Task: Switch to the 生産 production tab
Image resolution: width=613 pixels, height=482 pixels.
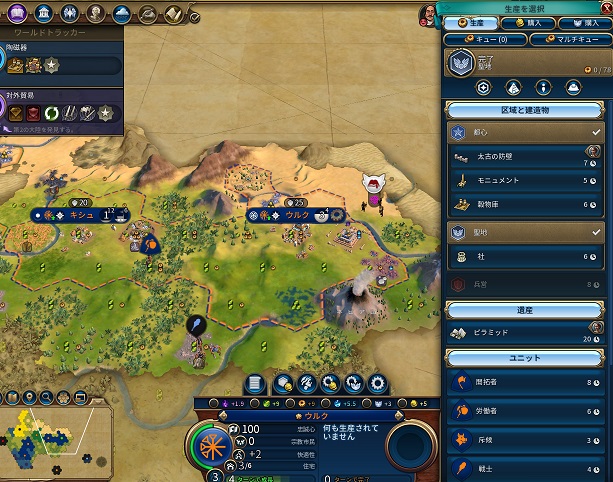Action: pos(471,22)
